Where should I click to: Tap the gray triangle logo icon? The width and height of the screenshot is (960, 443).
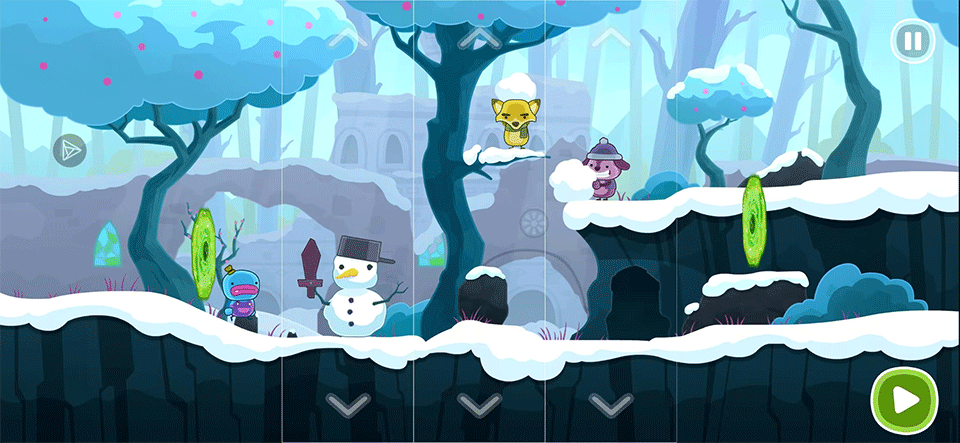click(x=70, y=150)
